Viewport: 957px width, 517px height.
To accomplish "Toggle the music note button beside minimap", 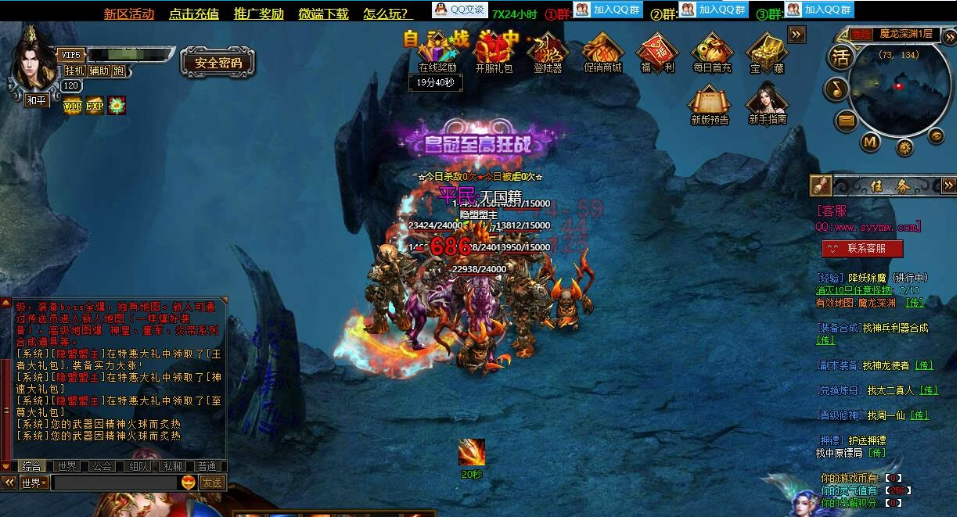I will [837, 89].
